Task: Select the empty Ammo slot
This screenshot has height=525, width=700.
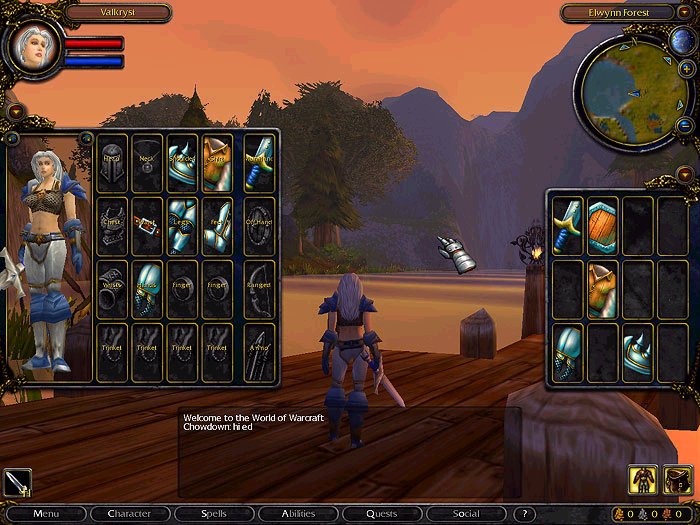Action: 259,352
